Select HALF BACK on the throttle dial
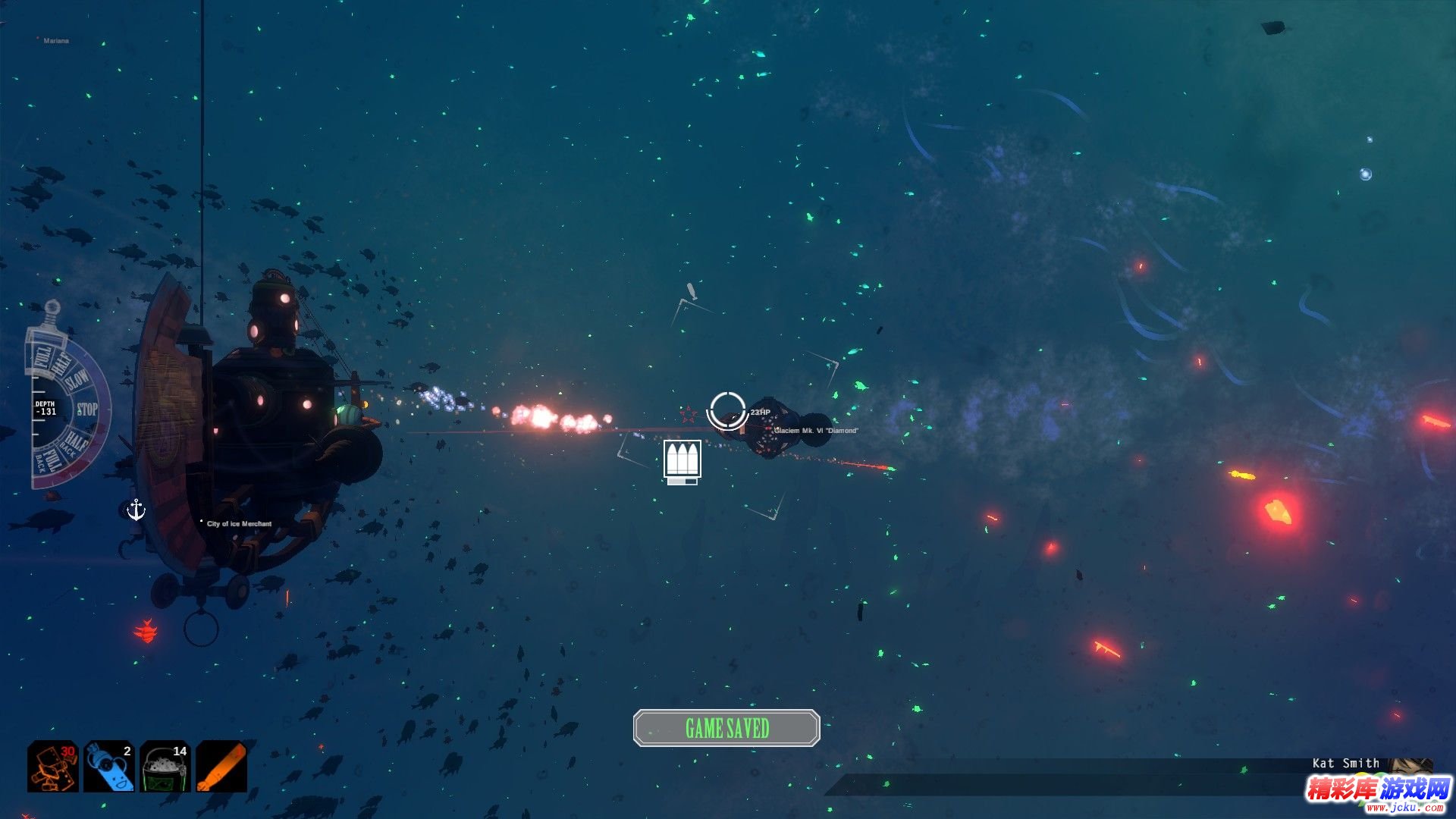 point(74,441)
